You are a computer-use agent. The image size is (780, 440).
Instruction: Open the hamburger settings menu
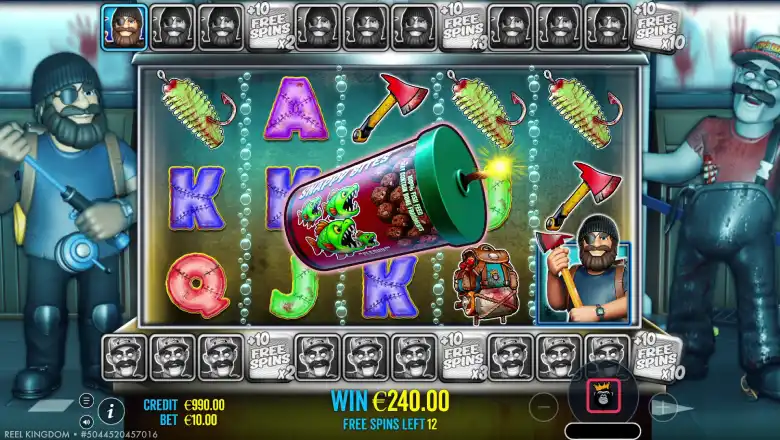coord(87,400)
